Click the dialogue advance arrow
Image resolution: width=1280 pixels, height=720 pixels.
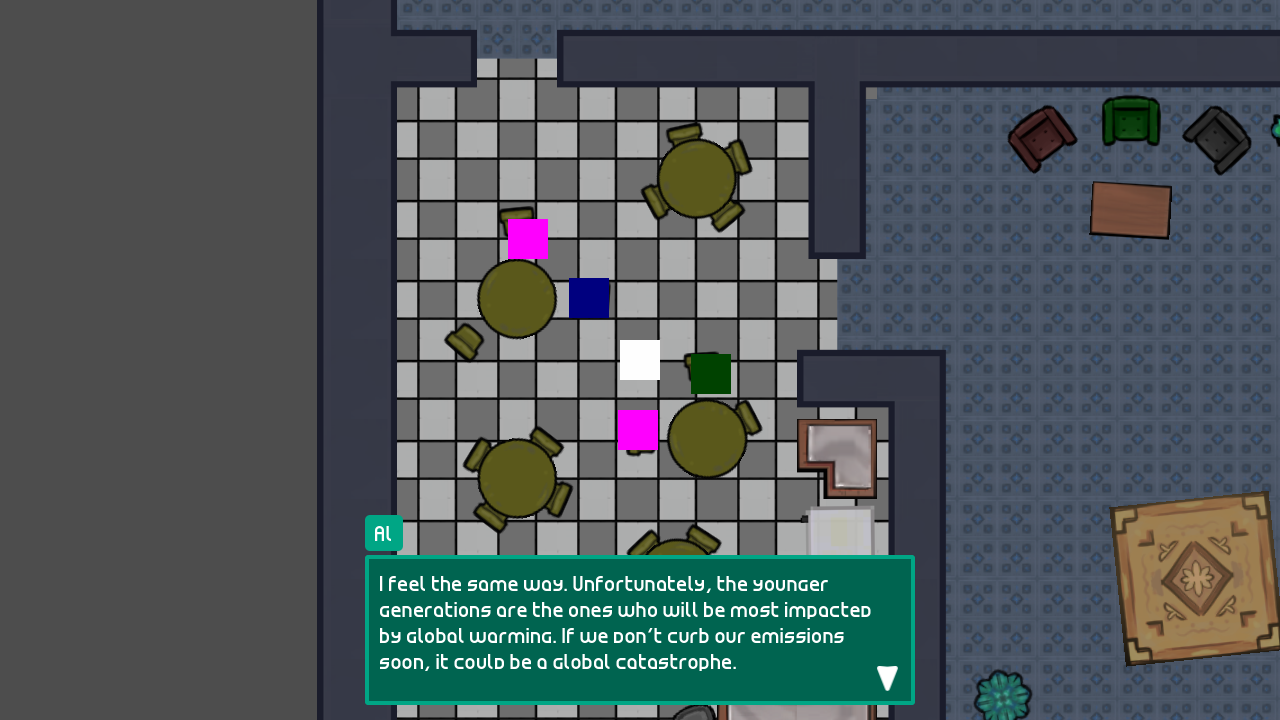click(x=887, y=678)
